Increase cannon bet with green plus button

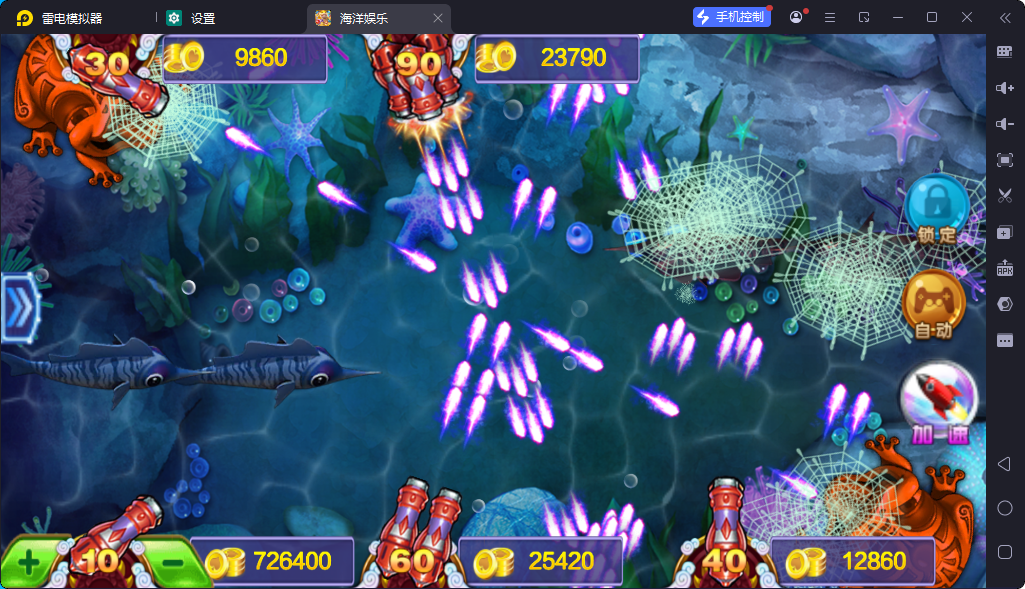29,562
